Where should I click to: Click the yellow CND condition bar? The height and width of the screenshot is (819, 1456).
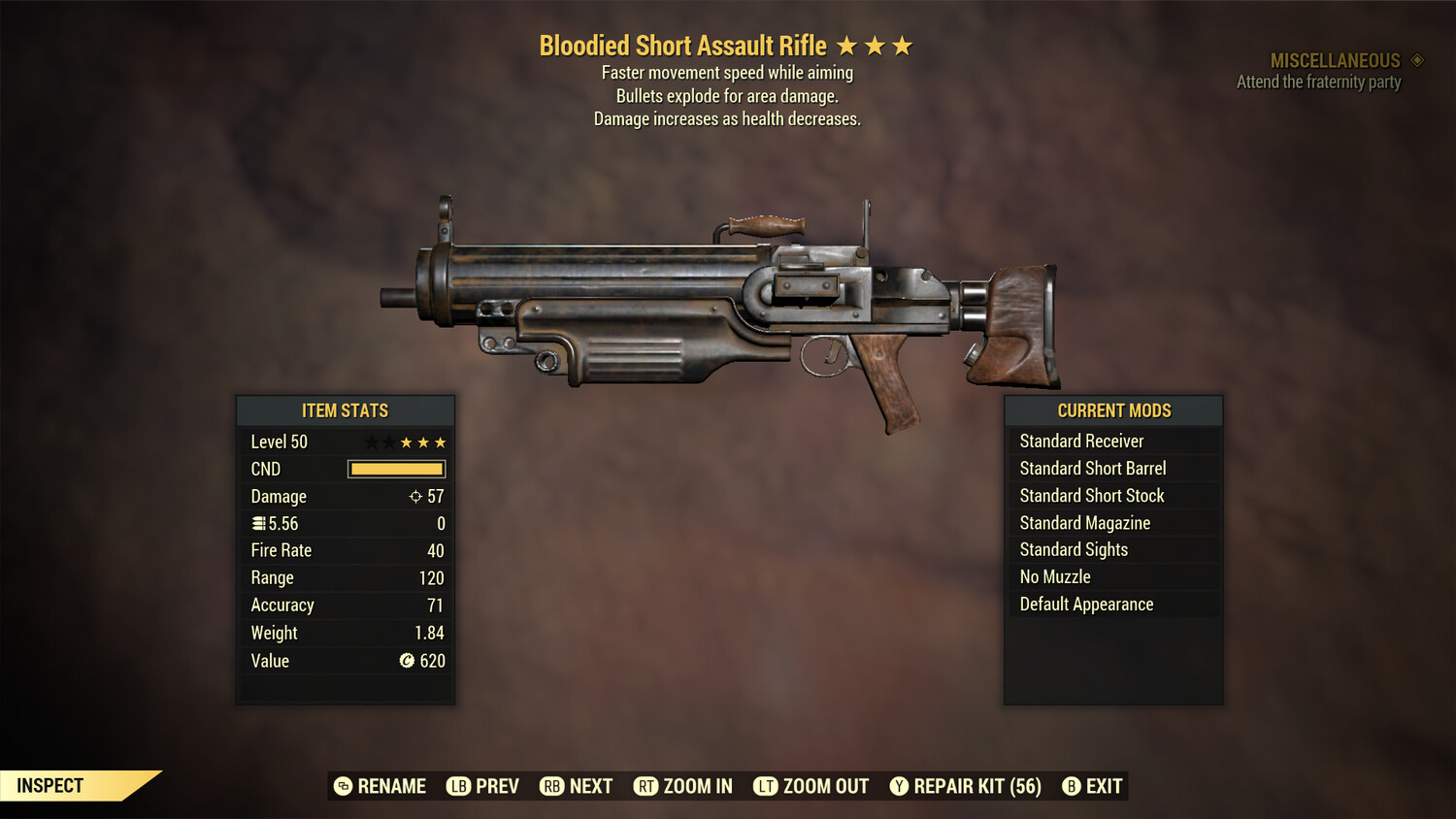pyautogui.click(x=396, y=469)
